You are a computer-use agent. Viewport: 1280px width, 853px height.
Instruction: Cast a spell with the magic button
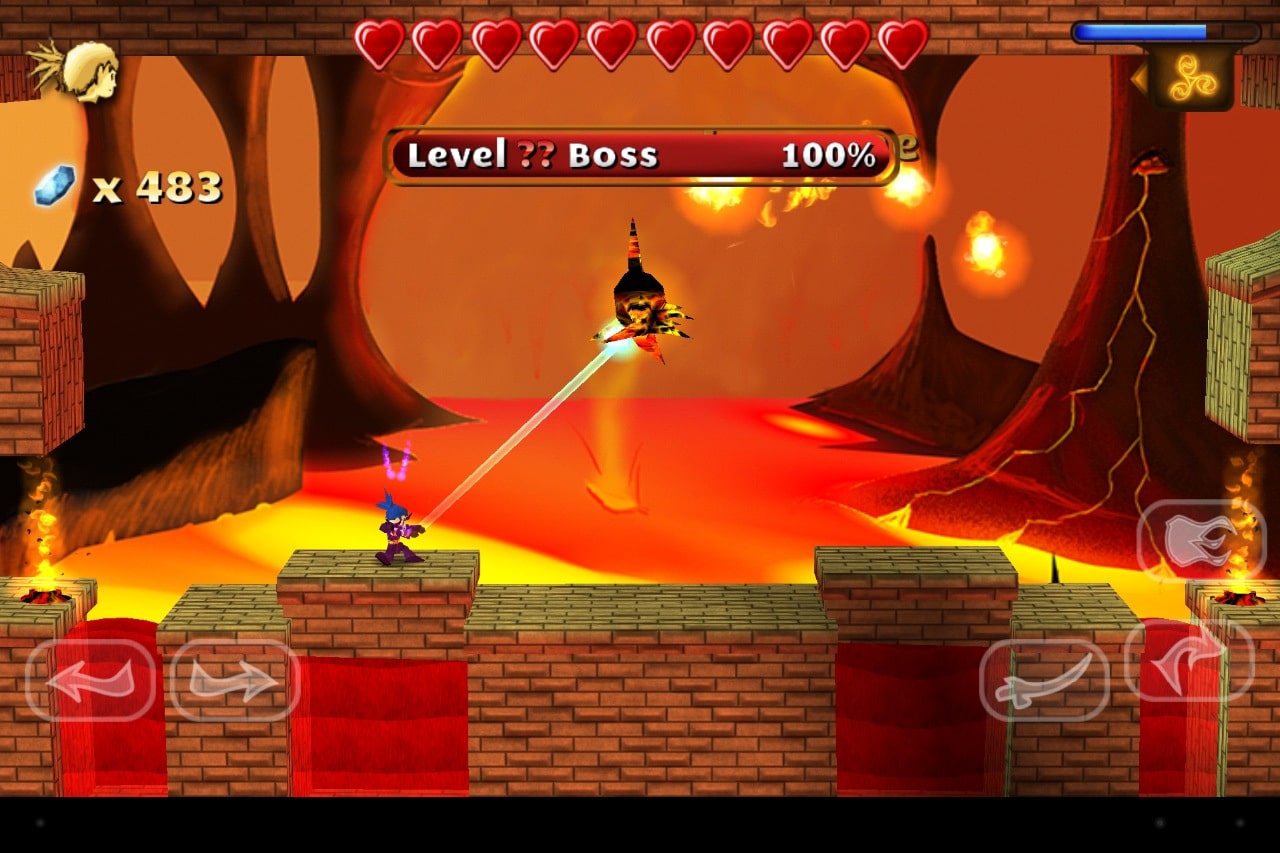coord(1201,540)
